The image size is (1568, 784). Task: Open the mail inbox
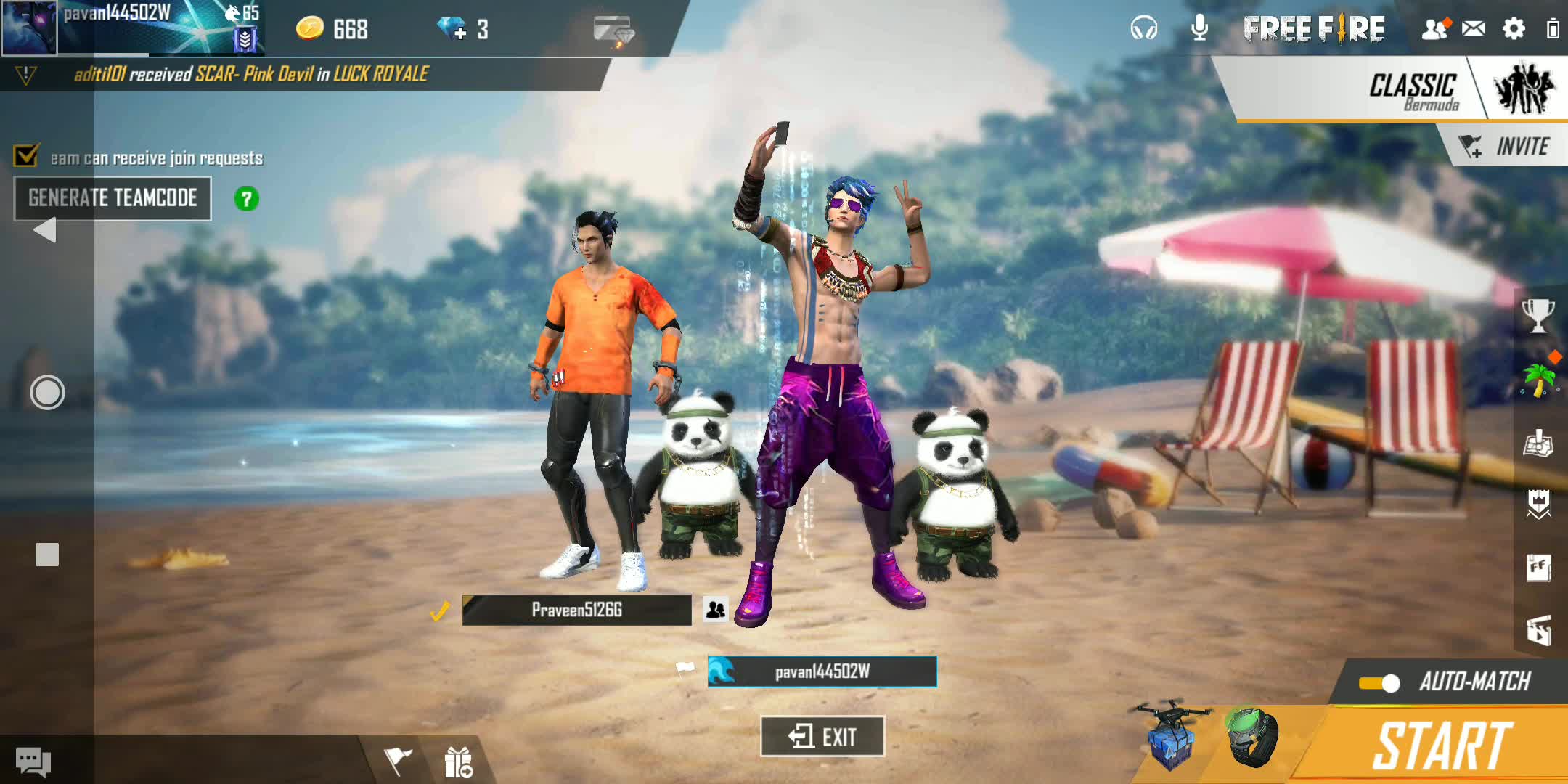click(1473, 29)
